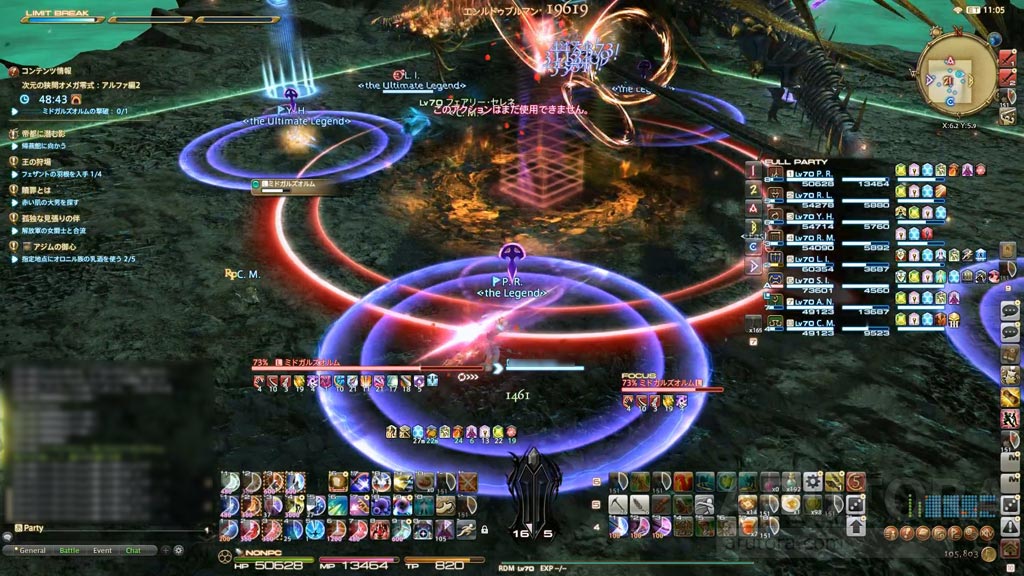The height and width of the screenshot is (576, 1024).
Task: Select the pickaxe gear set slot
Action: 617,503
